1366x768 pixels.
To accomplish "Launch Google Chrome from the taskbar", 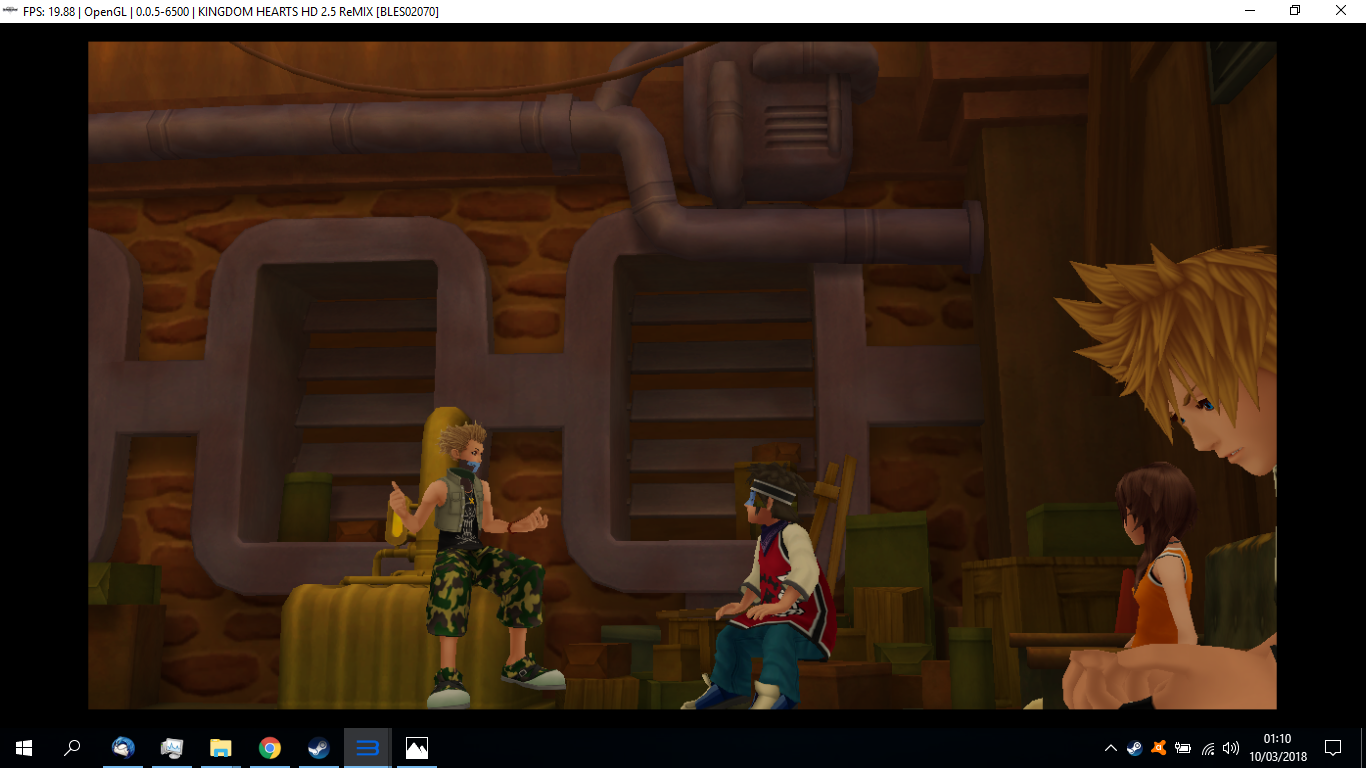I will [x=269, y=747].
